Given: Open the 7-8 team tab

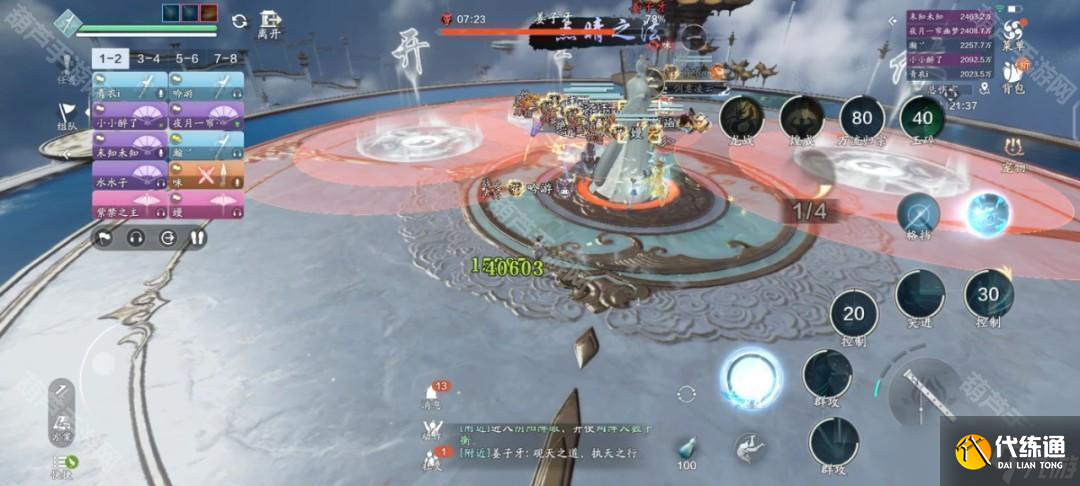Looking at the screenshot, I should [225, 59].
